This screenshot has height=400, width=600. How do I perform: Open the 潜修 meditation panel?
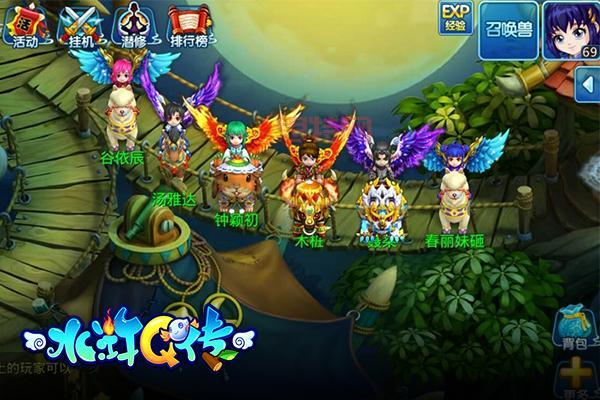(130, 26)
